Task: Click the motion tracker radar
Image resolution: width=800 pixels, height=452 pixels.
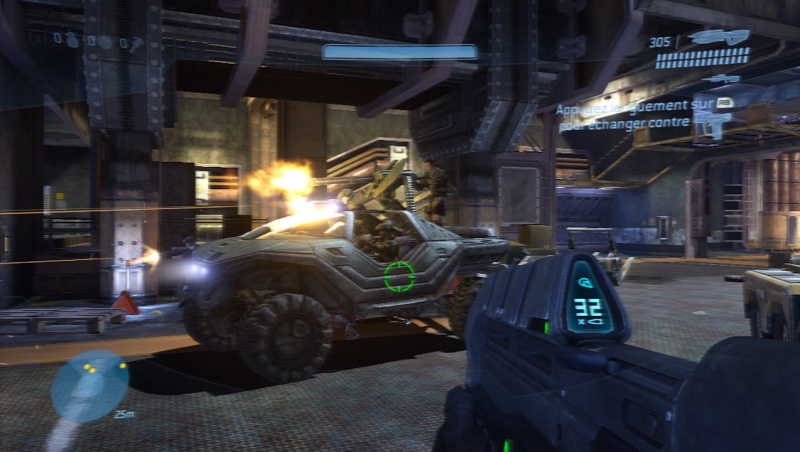Action: 90,385
